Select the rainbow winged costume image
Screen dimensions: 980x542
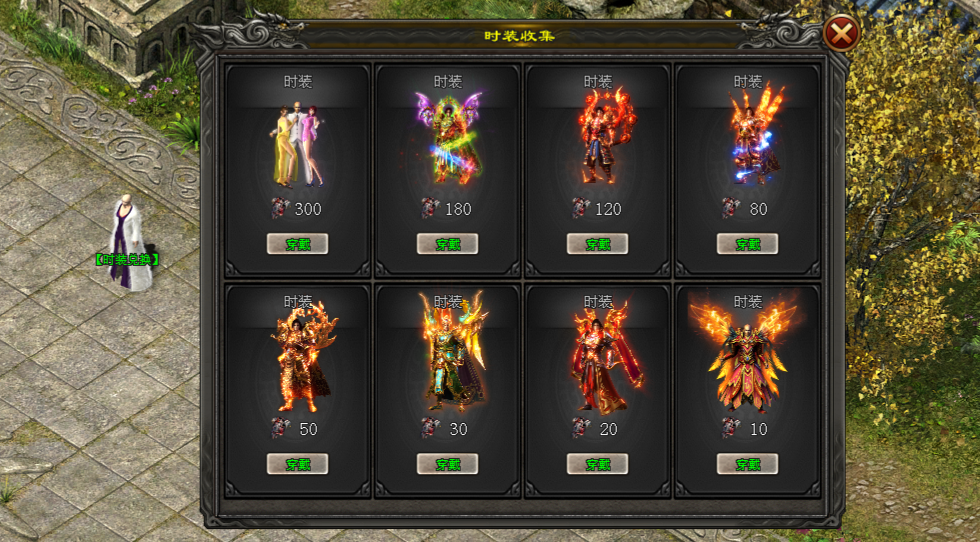pos(447,140)
